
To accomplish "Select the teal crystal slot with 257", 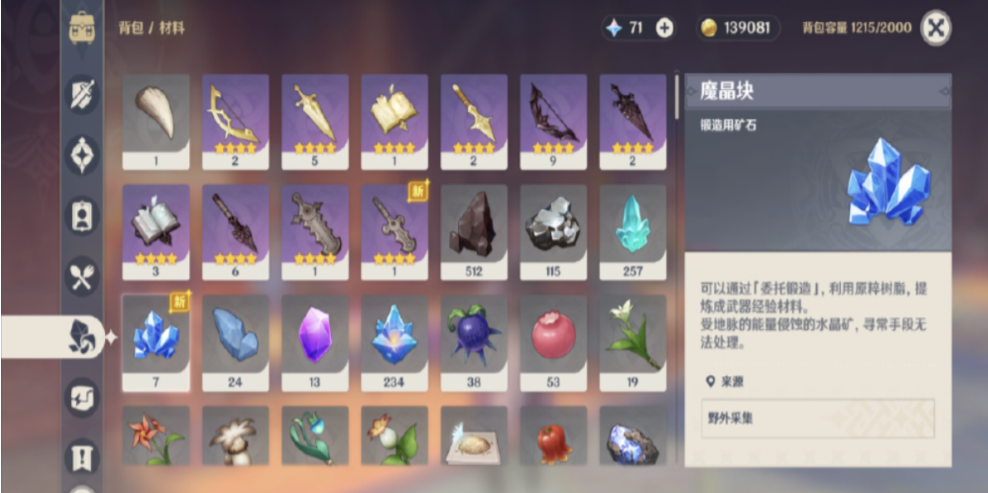I will 632,230.
